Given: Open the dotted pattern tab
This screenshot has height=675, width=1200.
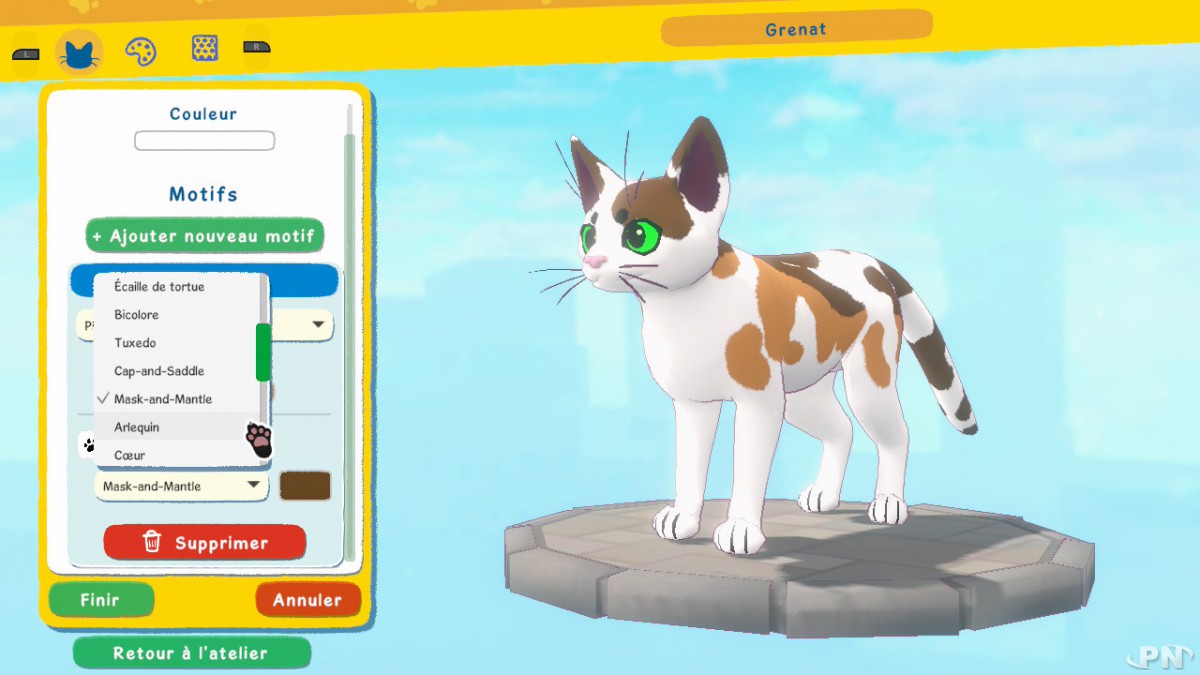Looking at the screenshot, I should pos(205,48).
